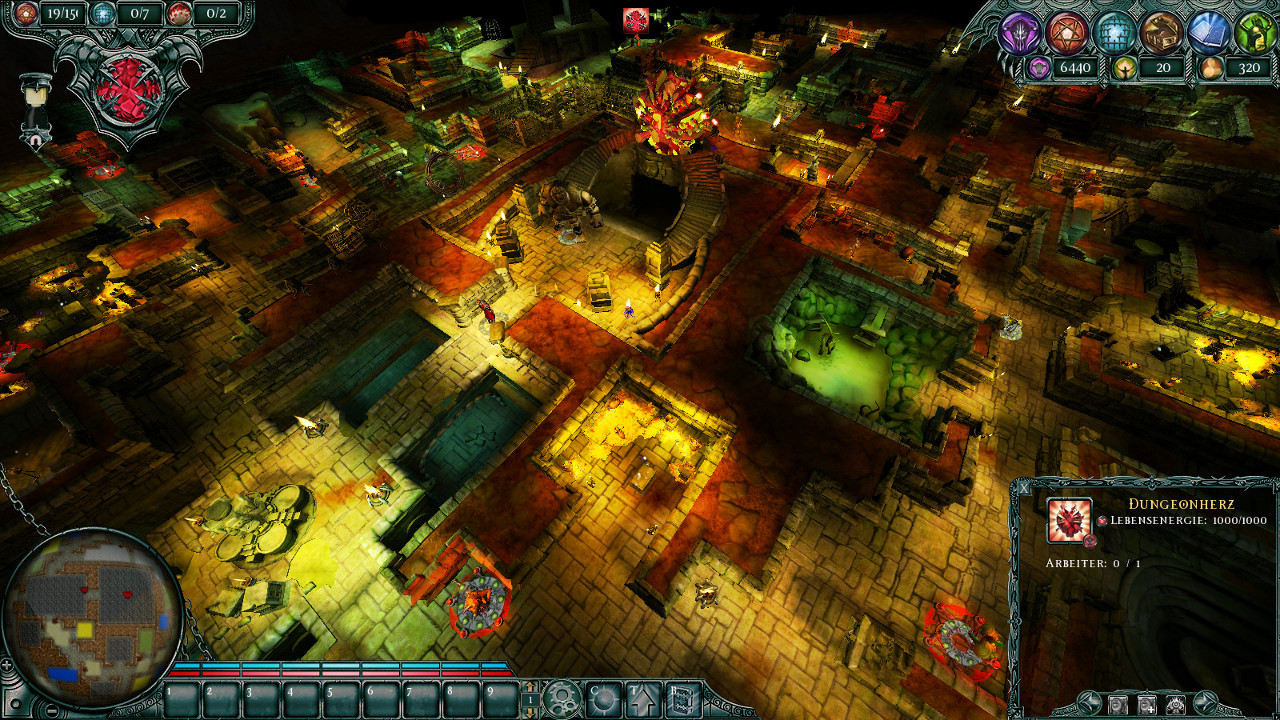Viewport: 1280px width, 720px height.
Task: Activate the C orb button
Action: click(x=603, y=698)
